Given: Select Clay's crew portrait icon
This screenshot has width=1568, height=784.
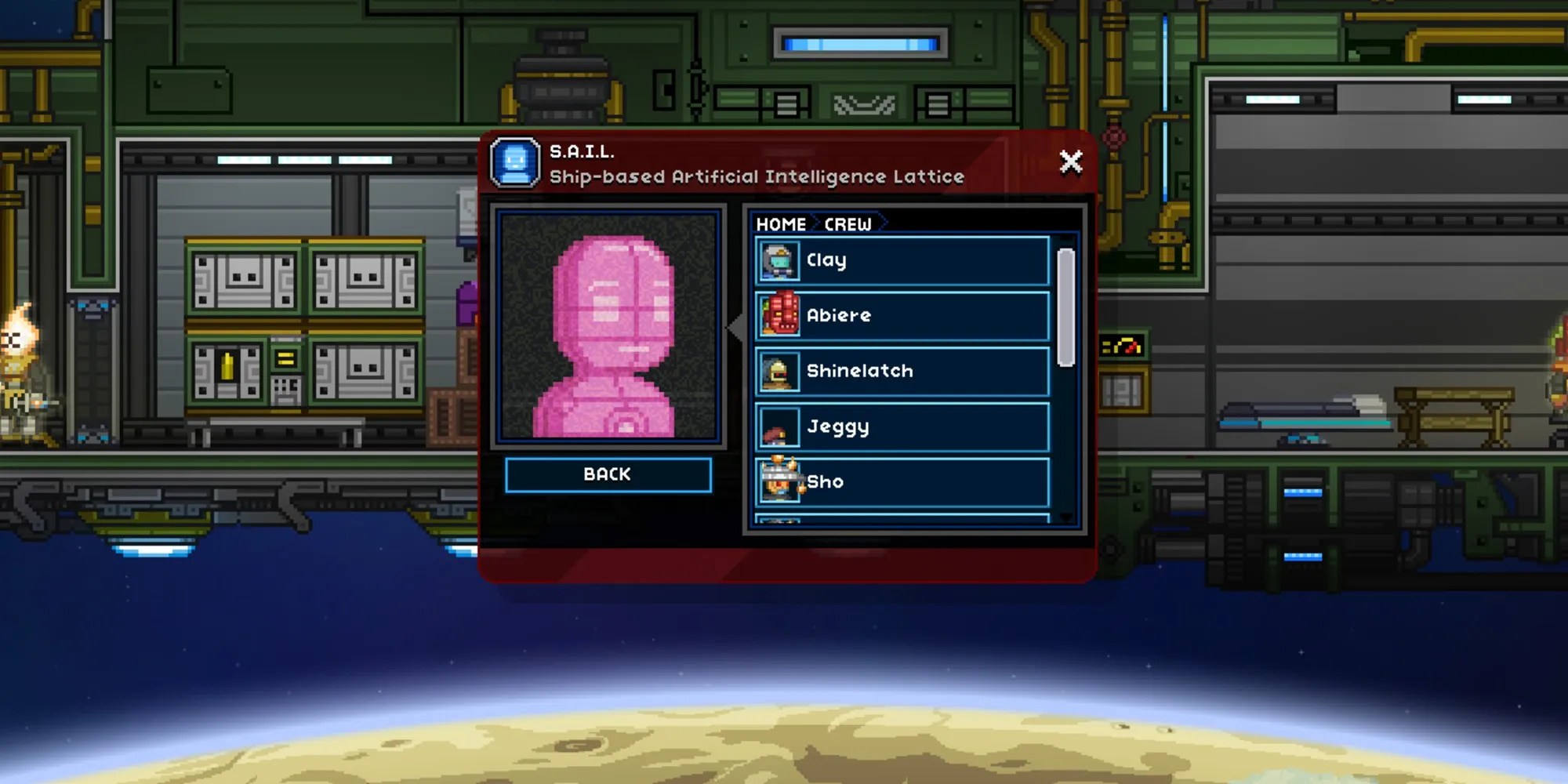Looking at the screenshot, I should point(778,260).
